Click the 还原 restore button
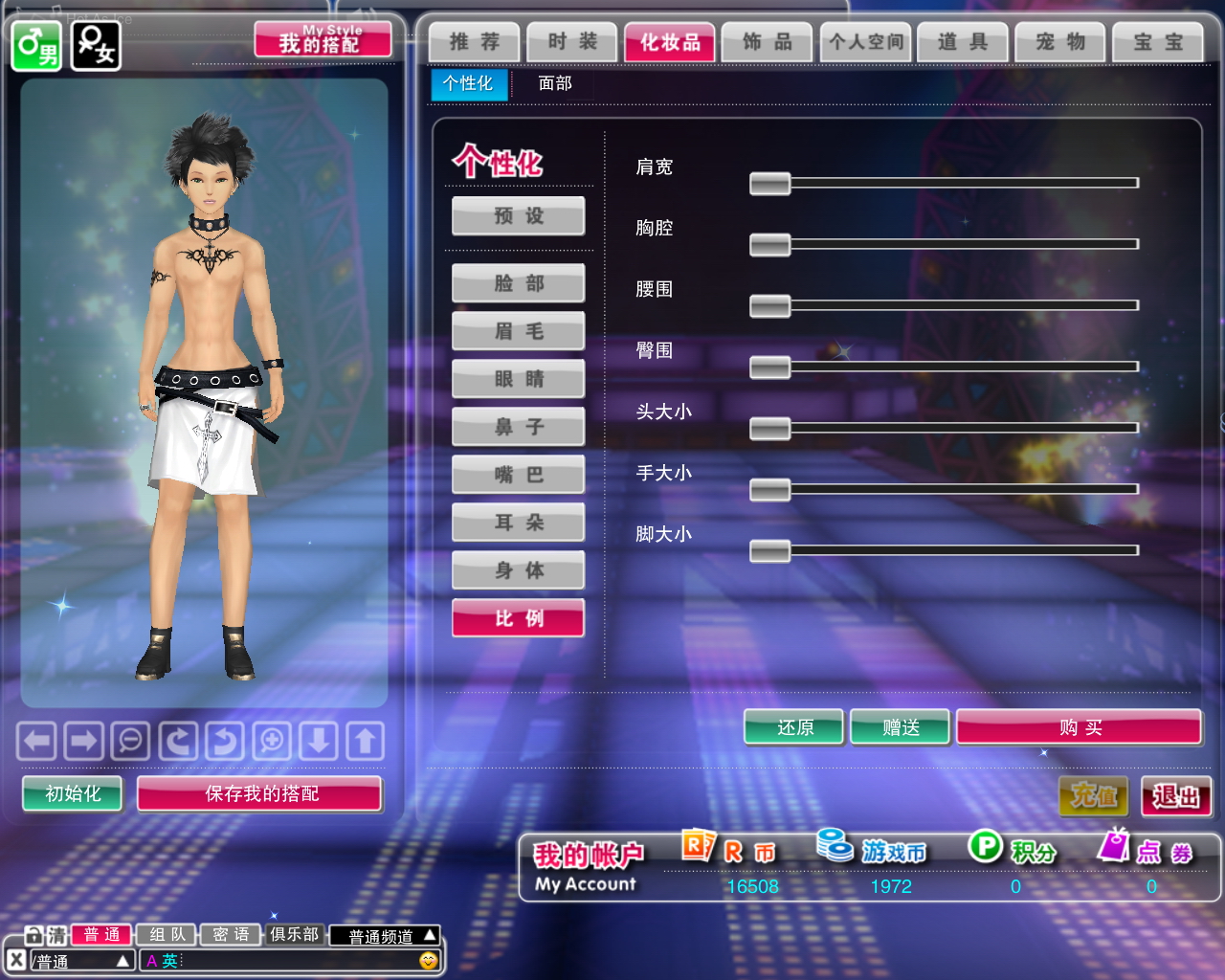This screenshot has height=980, width=1225. click(x=794, y=727)
